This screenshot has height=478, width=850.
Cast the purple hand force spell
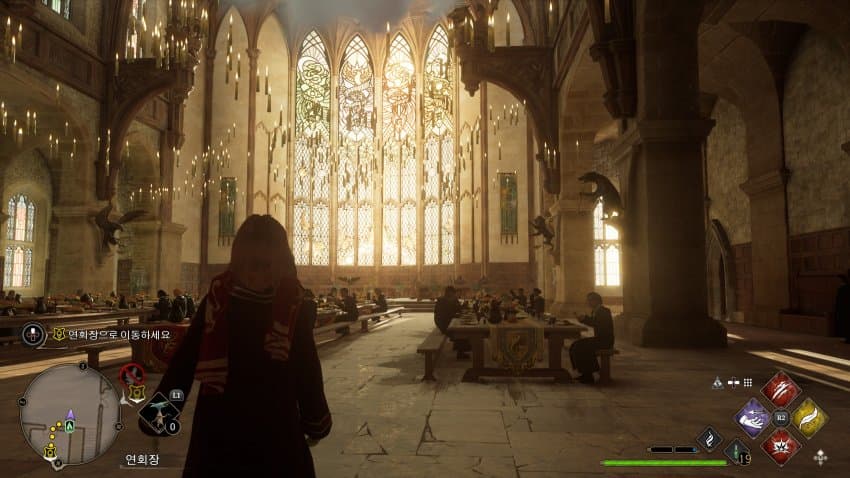click(x=752, y=418)
